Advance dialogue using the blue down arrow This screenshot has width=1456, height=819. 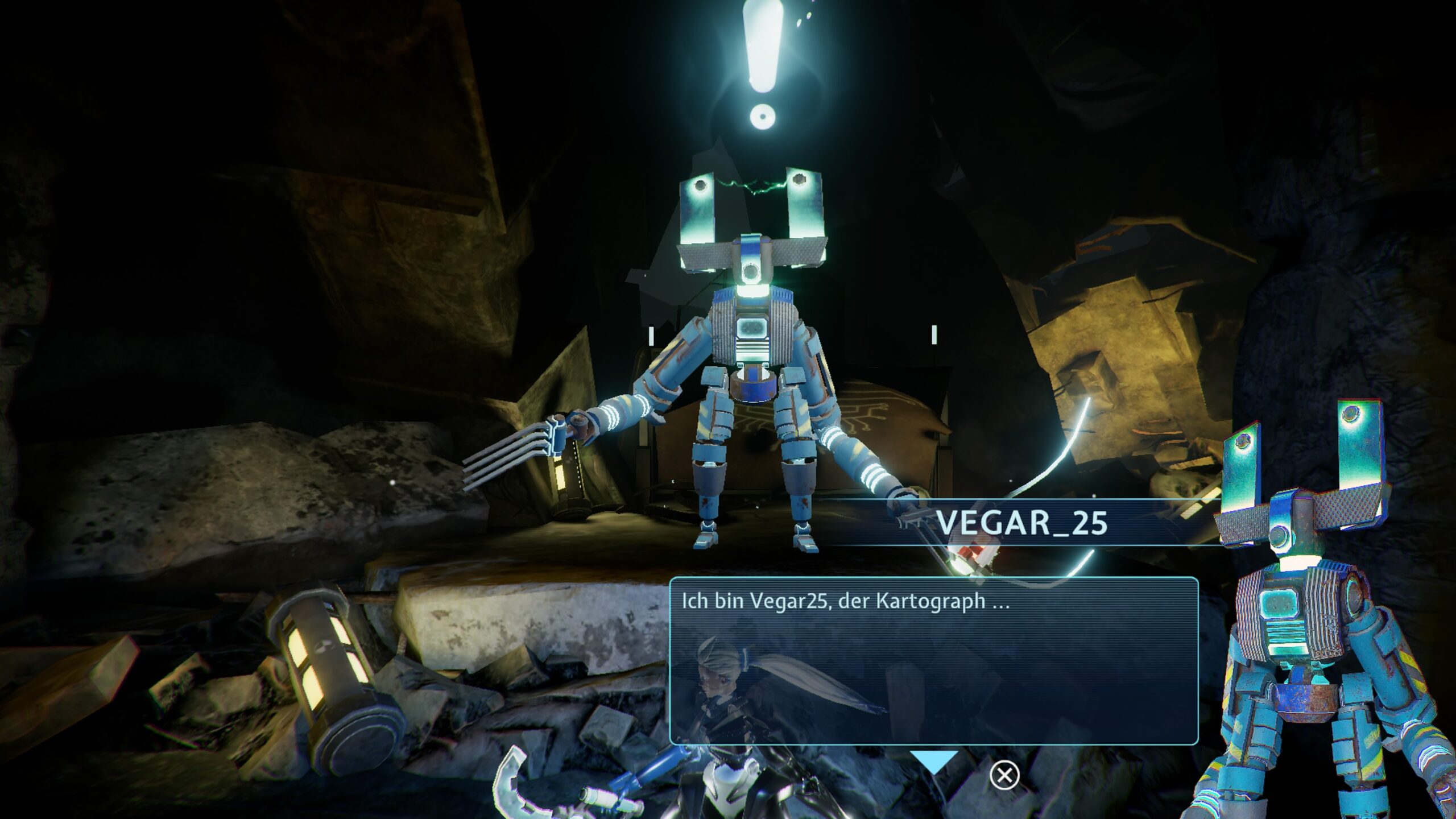click(x=934, y=761)
